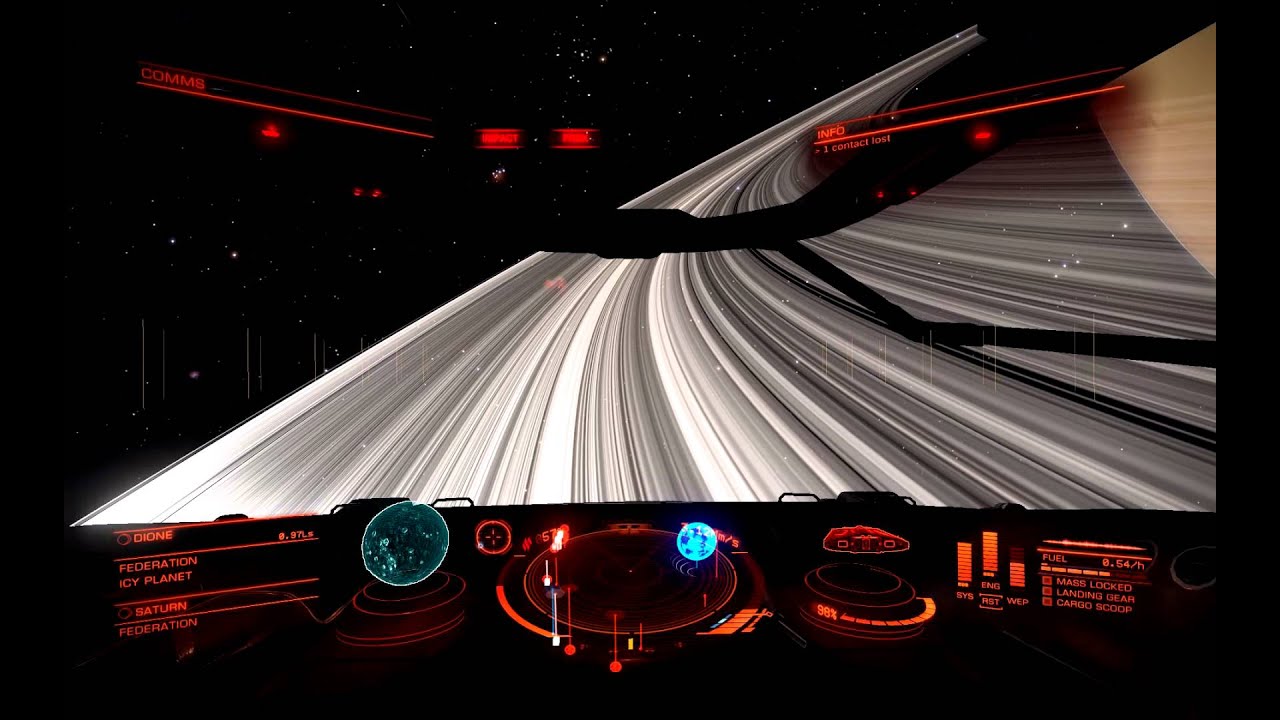Screen dimensions: 1280x720
Task: Reset power distribution with RST
Action: click(x=990, y=601)
